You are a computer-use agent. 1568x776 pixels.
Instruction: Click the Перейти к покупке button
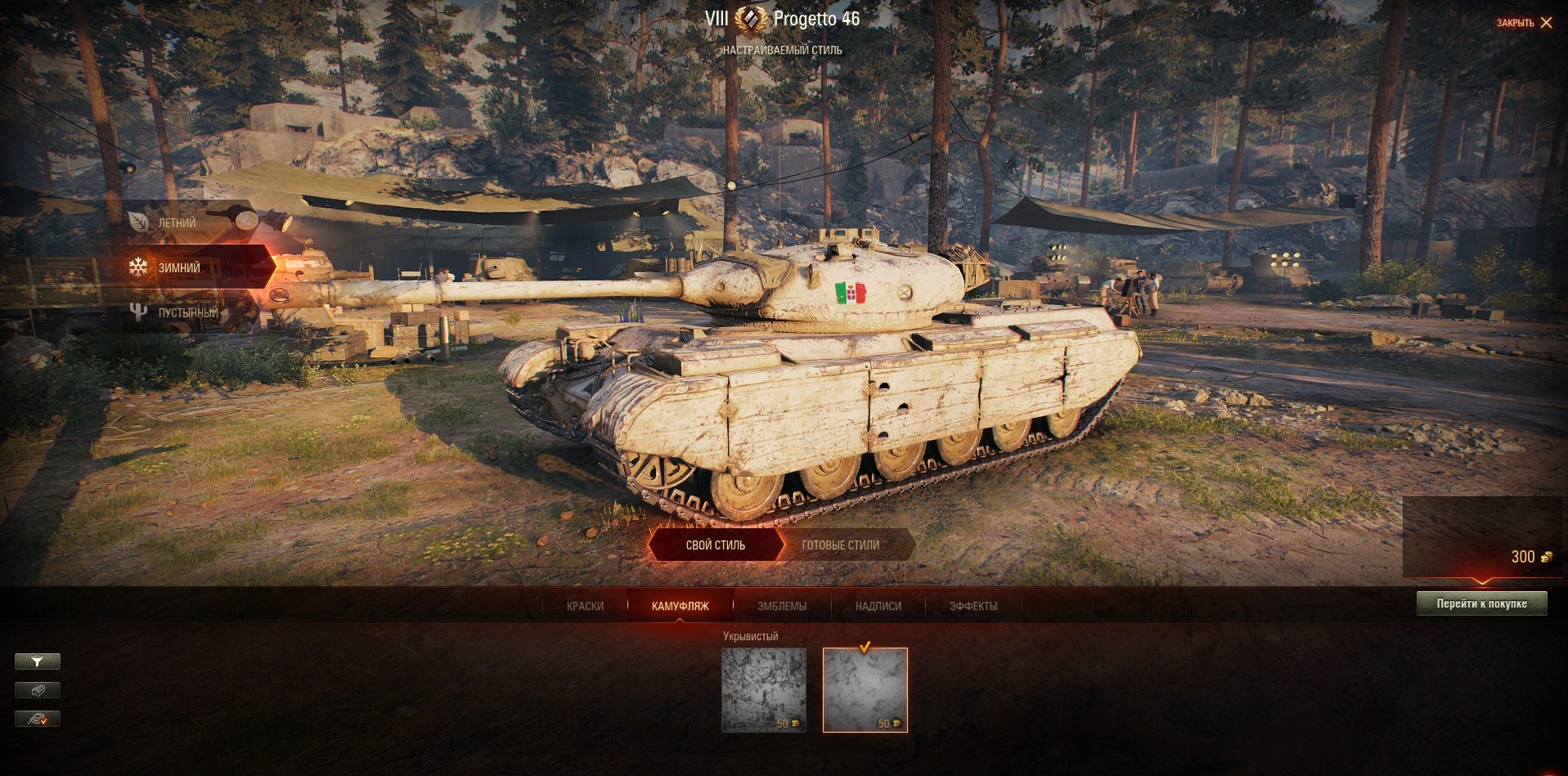point(1481,603)
